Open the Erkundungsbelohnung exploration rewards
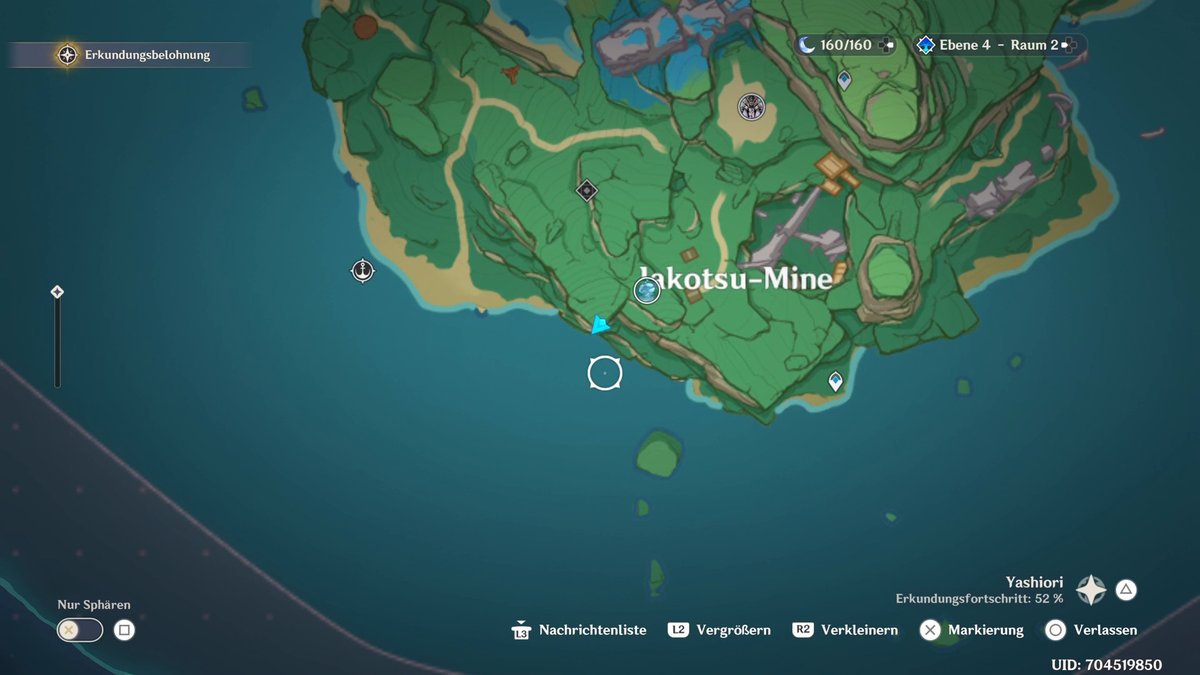Screen dimensions: 1200x675 [67, 55]
